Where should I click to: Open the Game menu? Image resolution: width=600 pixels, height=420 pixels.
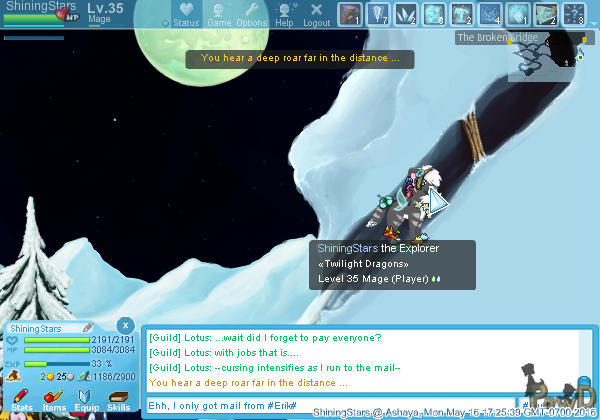(219, 14)
